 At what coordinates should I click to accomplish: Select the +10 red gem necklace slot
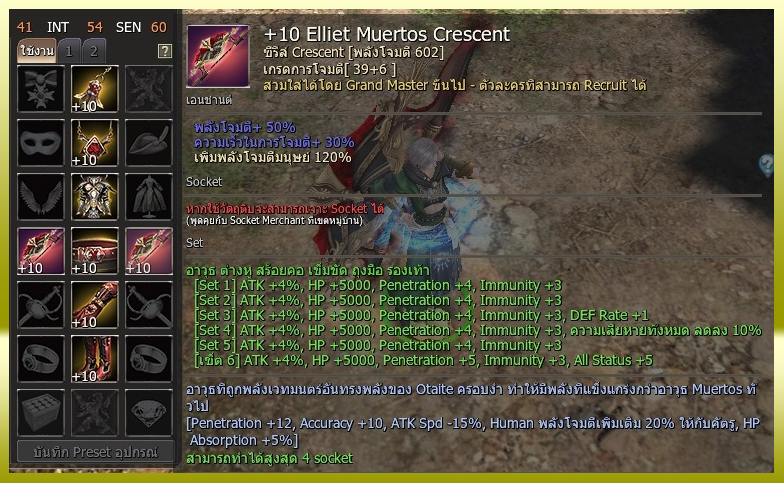point(95,144)
